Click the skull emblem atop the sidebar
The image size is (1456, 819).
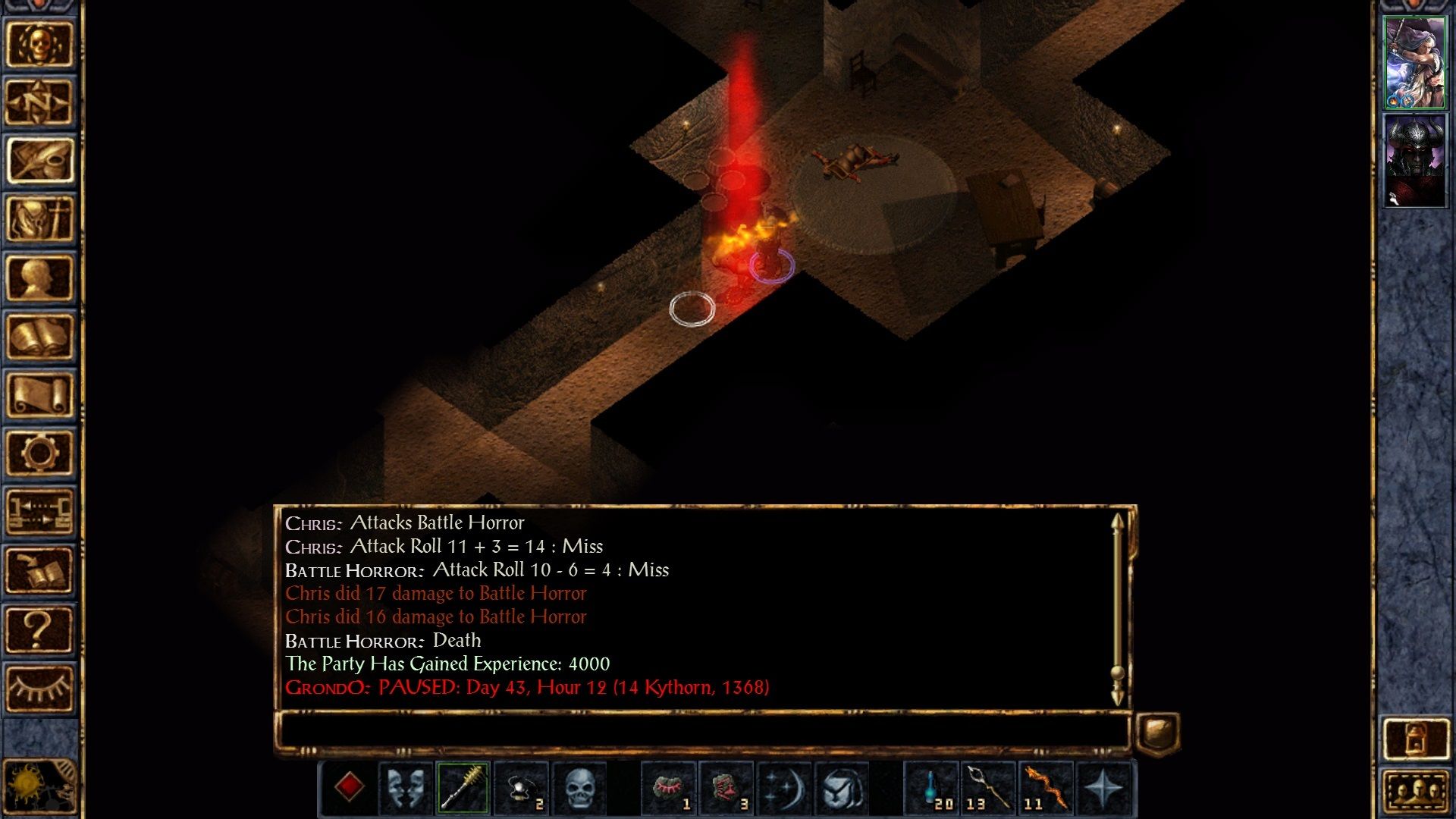(38, 42)
